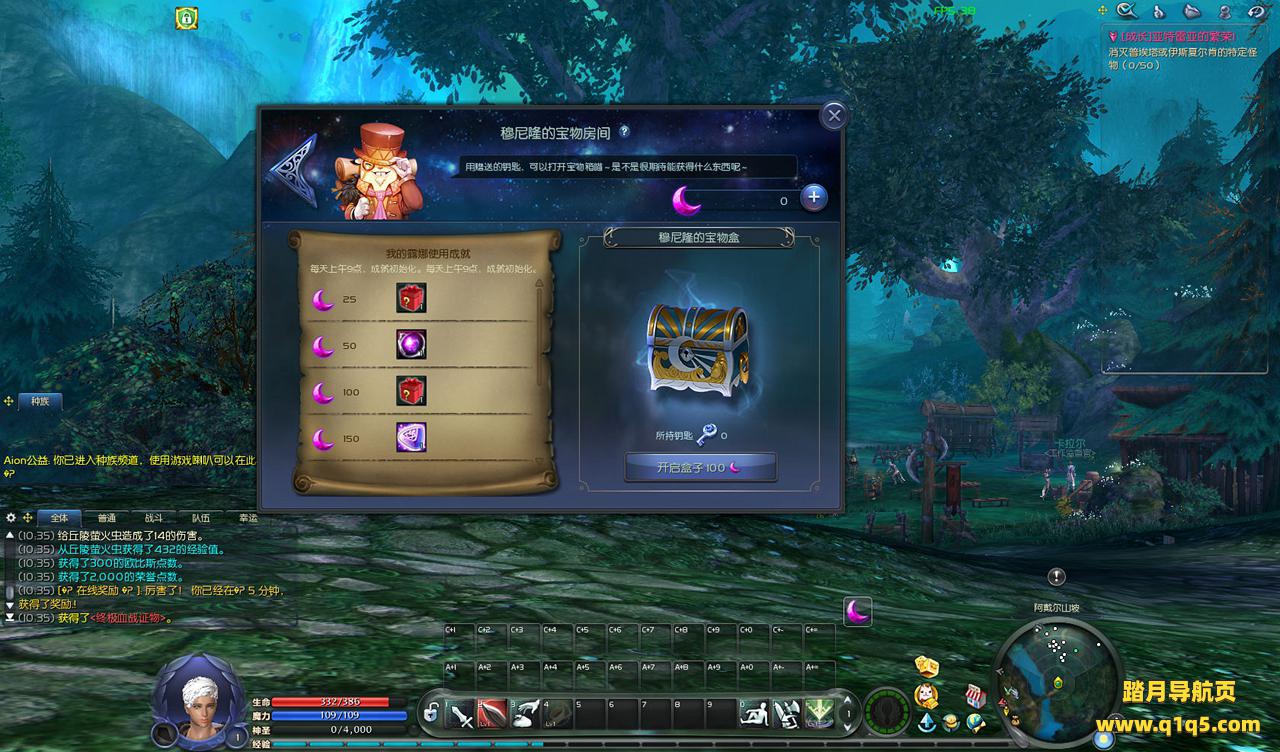Go back using the left arrow emblem
Image resolution: width=1280 pixels, height=752 pixels.
tap(291, 171)
